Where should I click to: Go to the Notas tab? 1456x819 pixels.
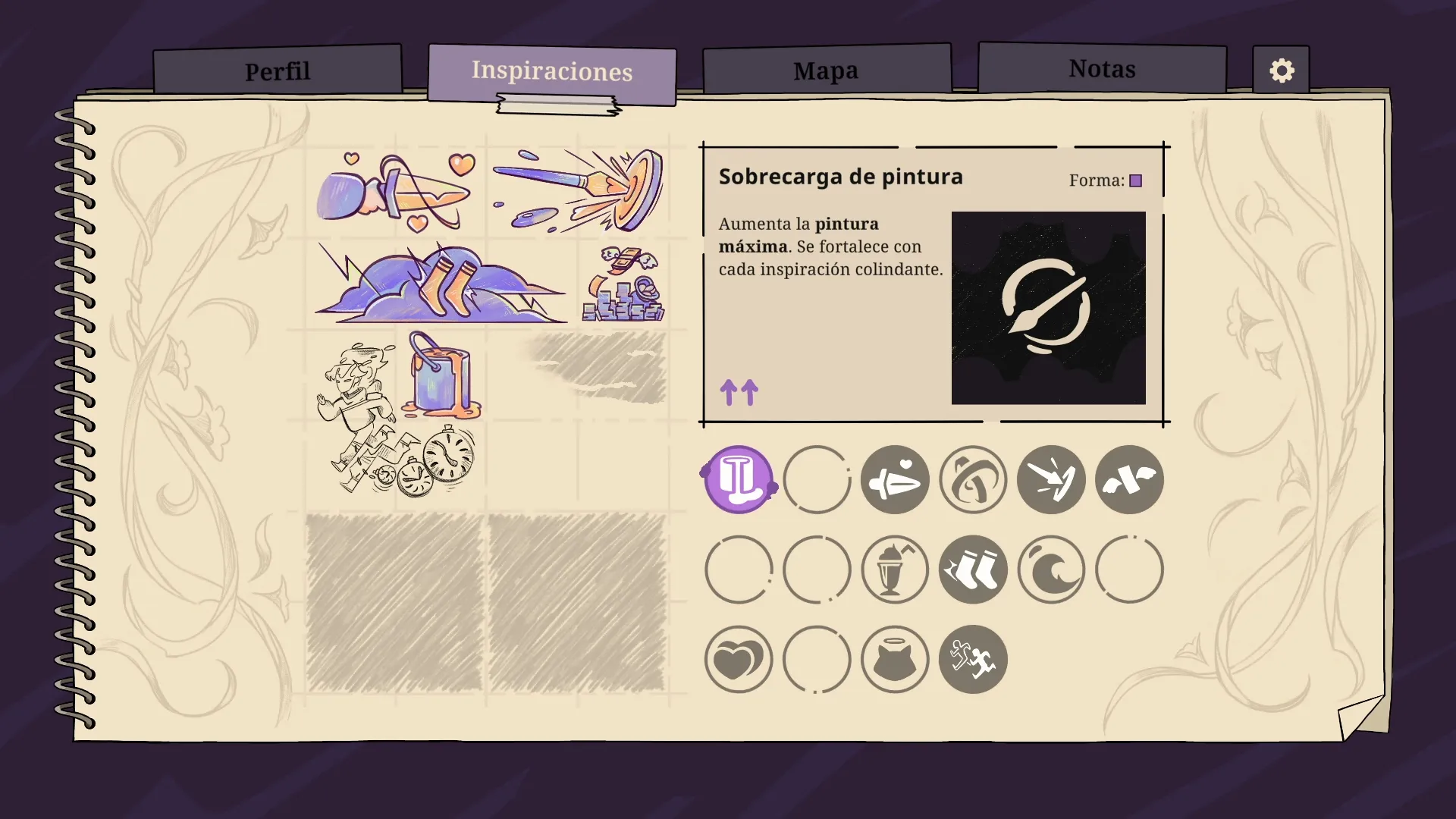[1102, 69]
